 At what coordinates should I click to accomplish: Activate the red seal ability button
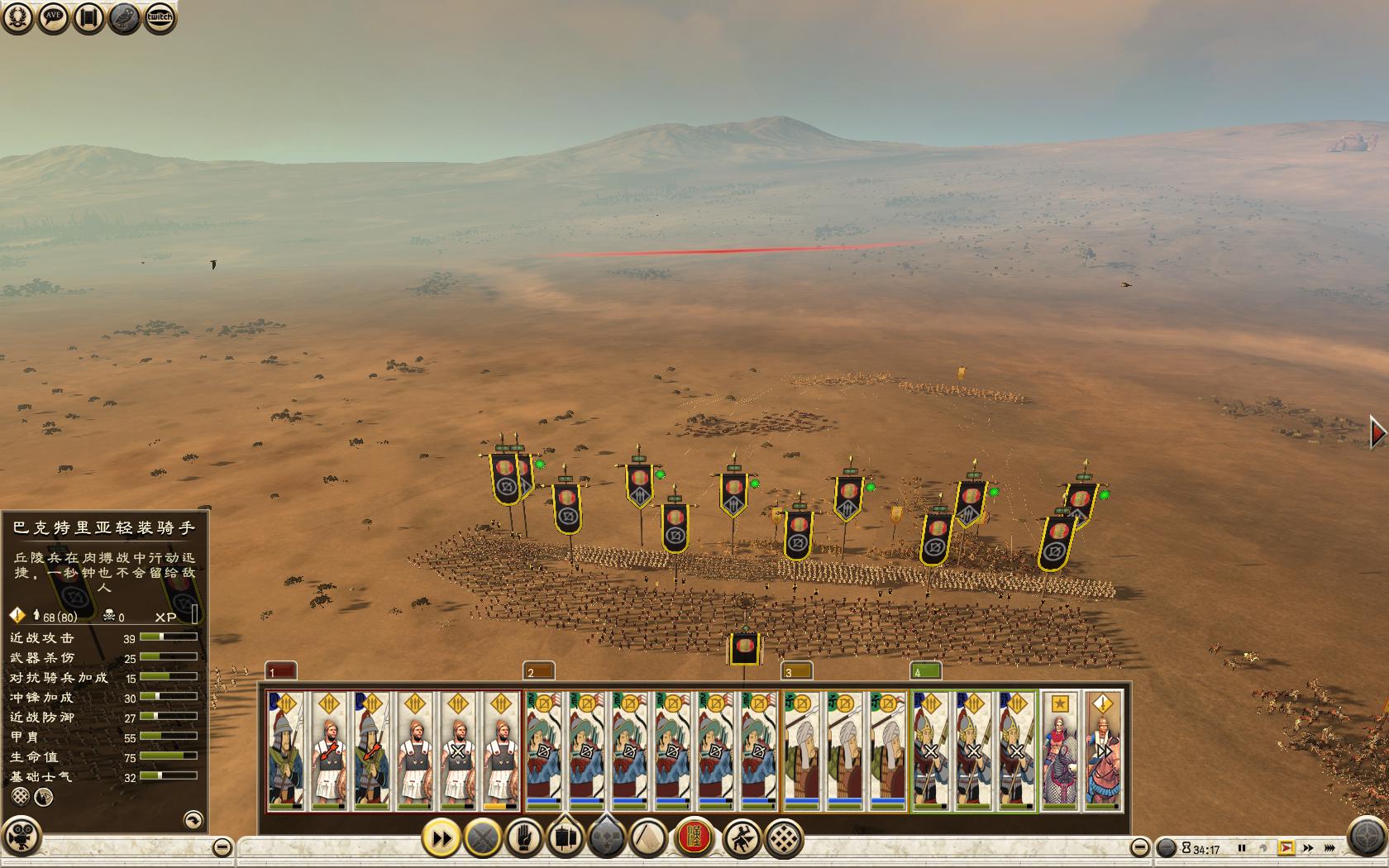pyautogui.click(x=694, y=837)
